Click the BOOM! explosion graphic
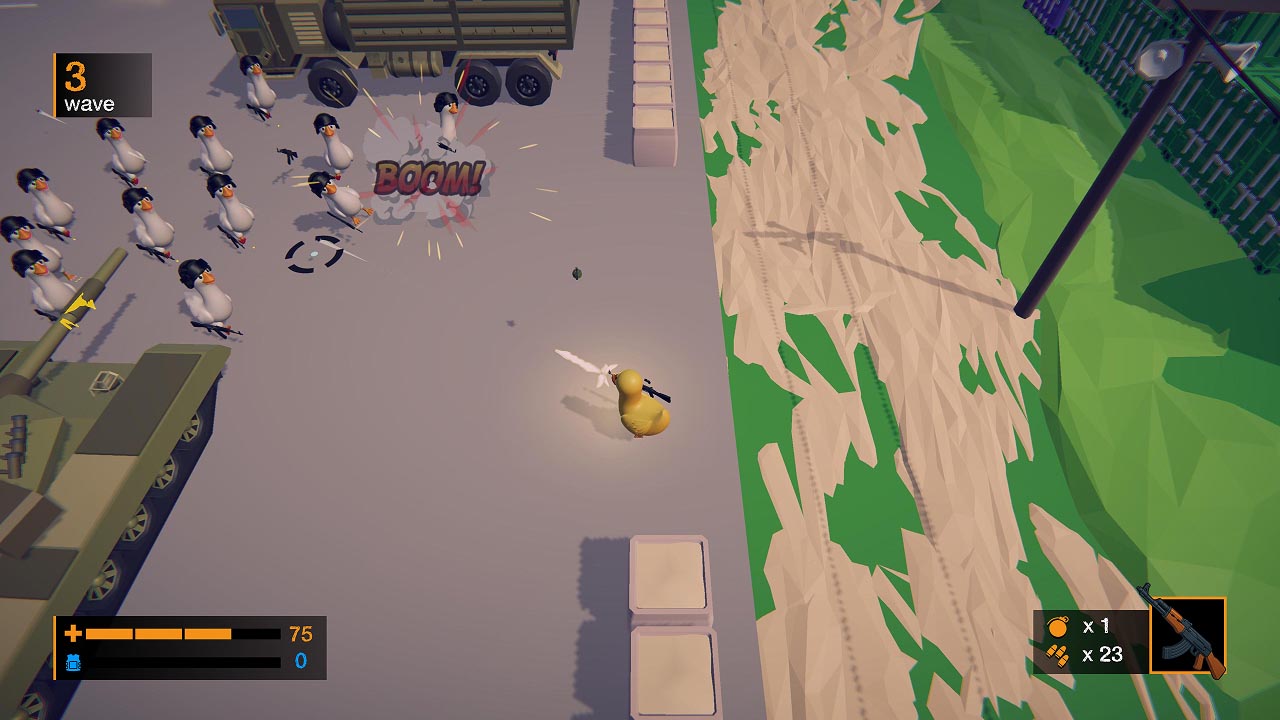This screenshot has height=720, width=1280. click(430, 175)
